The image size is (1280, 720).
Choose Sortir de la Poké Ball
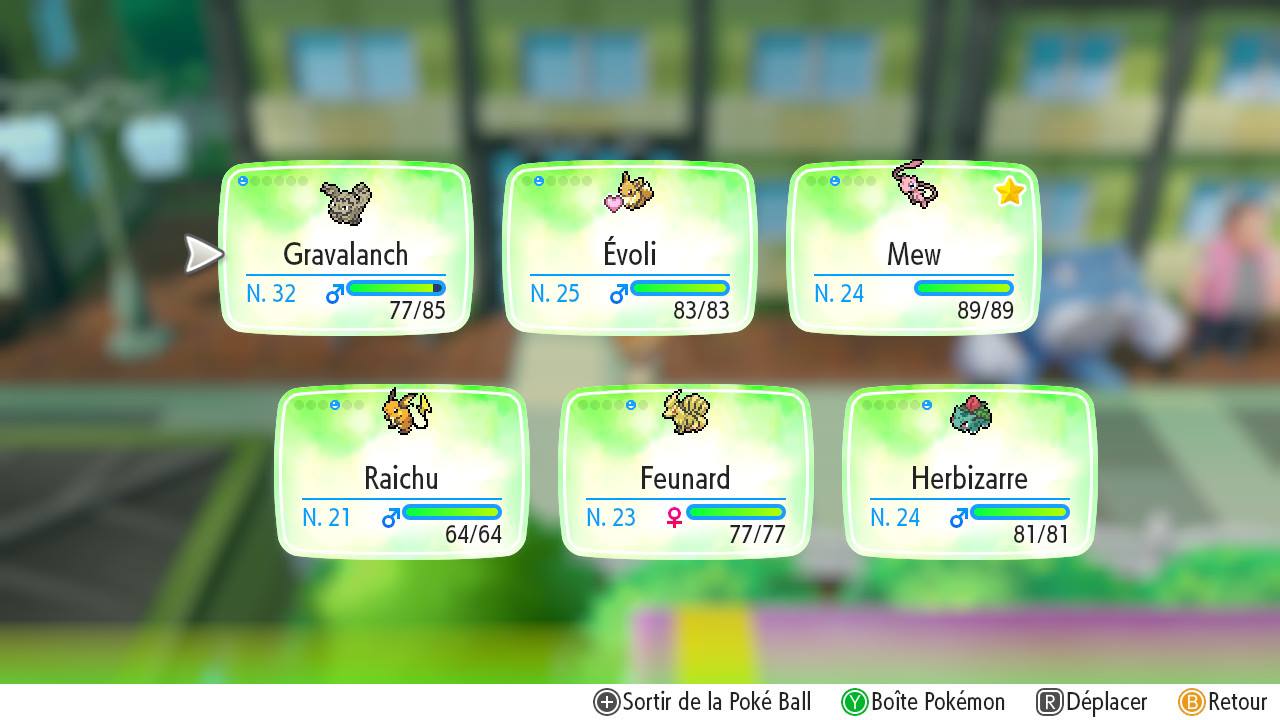[702, 702]
